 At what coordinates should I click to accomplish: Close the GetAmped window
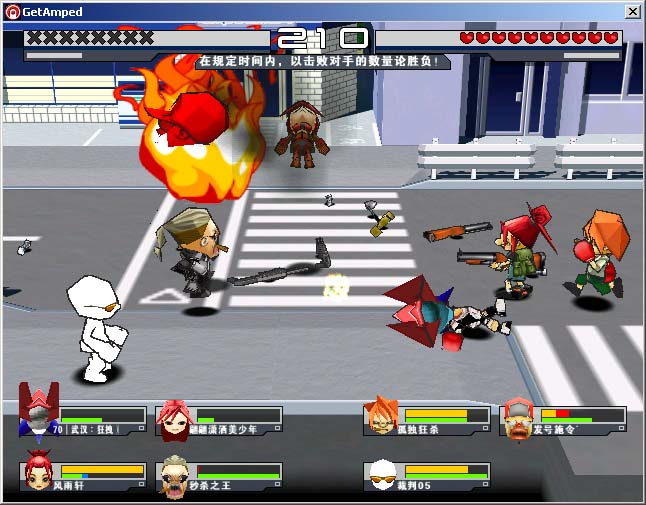tap(632, 11)
